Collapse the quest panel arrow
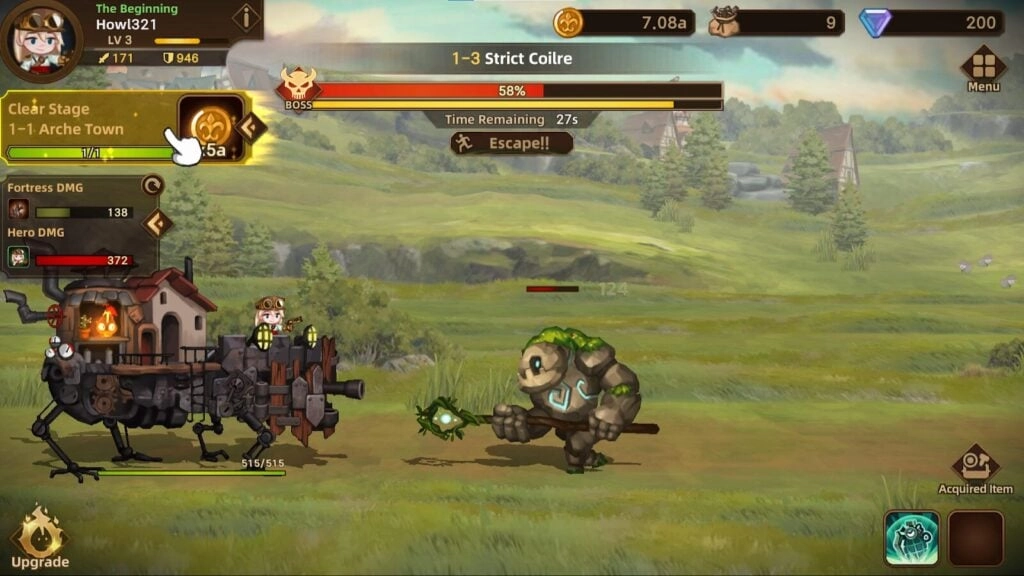1024x576 pixels. (253, 126)
